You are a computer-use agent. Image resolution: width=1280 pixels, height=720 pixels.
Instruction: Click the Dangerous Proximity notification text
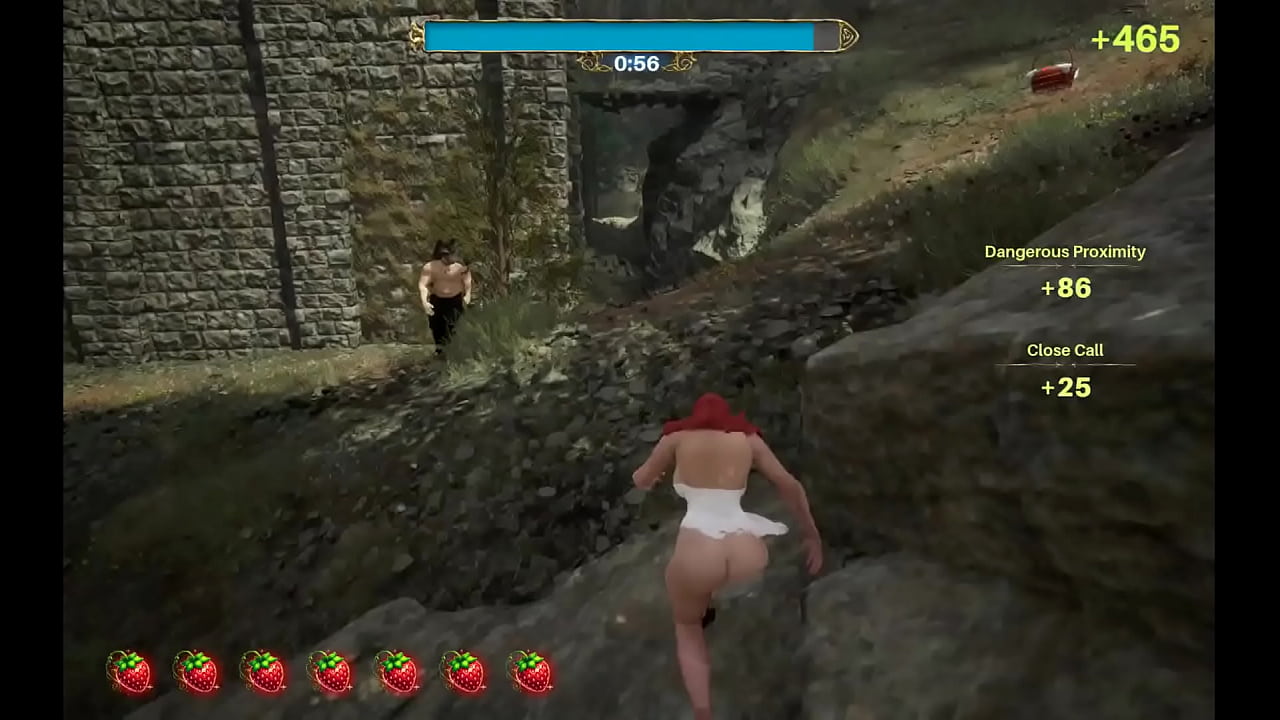[x=1064, y=252]
